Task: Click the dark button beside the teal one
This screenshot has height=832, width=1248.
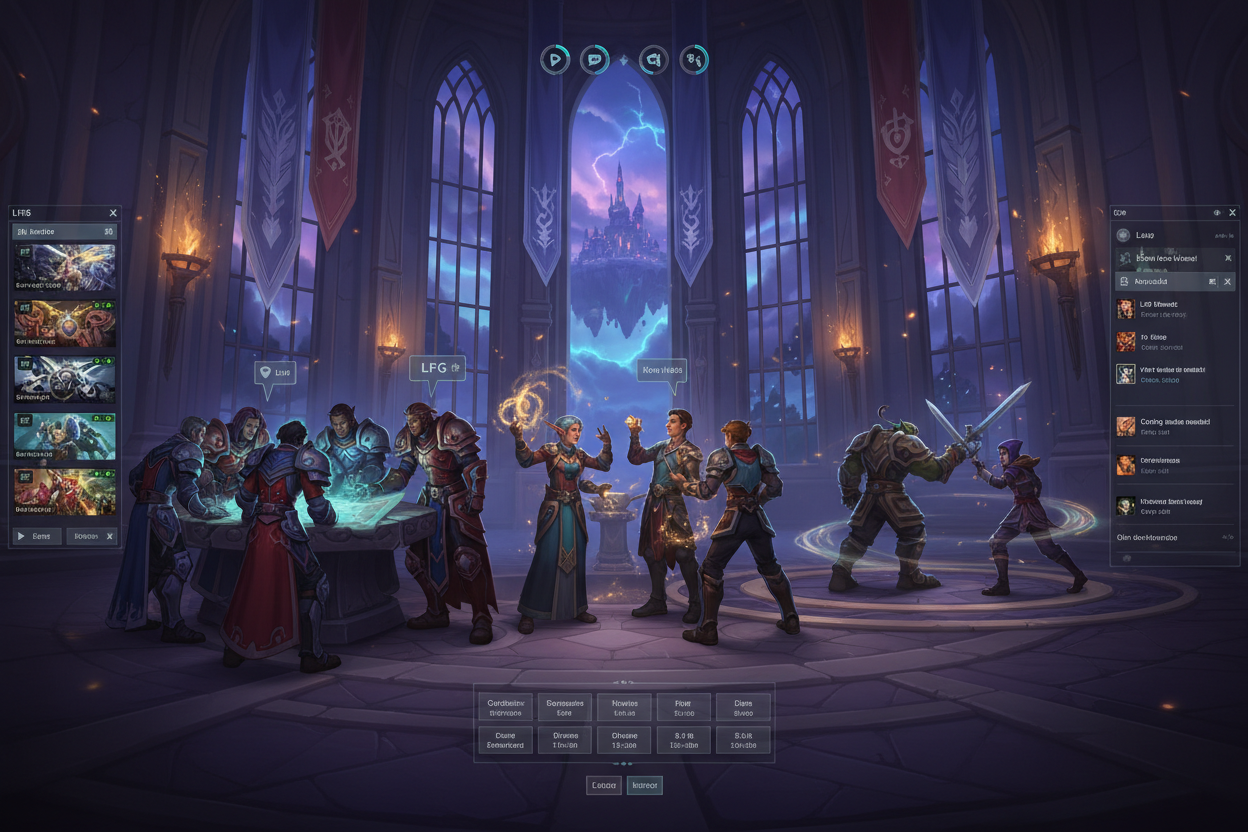Action: point(604,785)
